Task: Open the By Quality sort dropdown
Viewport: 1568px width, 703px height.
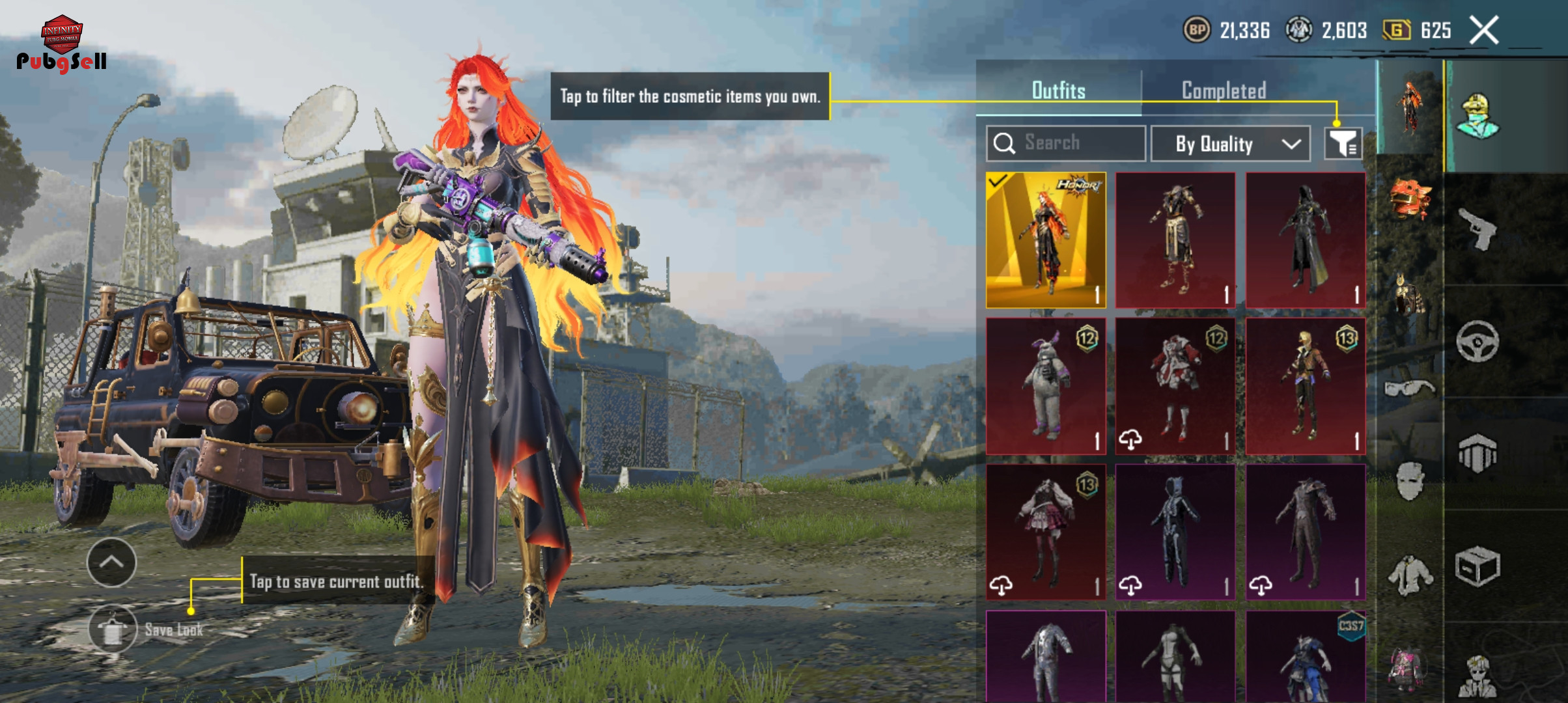Action: 1230,144
